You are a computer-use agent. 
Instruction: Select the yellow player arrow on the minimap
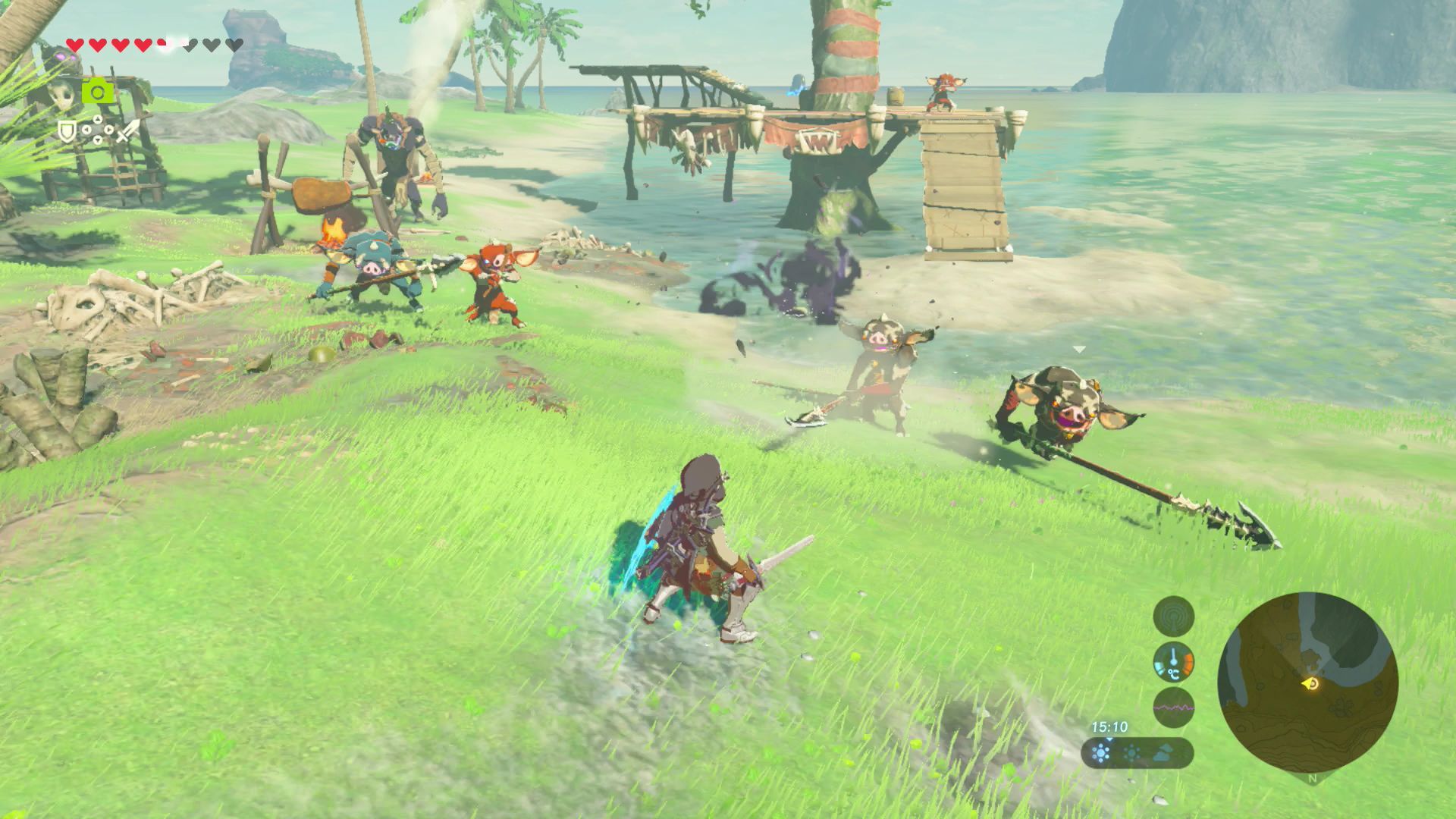[1311, 684]
